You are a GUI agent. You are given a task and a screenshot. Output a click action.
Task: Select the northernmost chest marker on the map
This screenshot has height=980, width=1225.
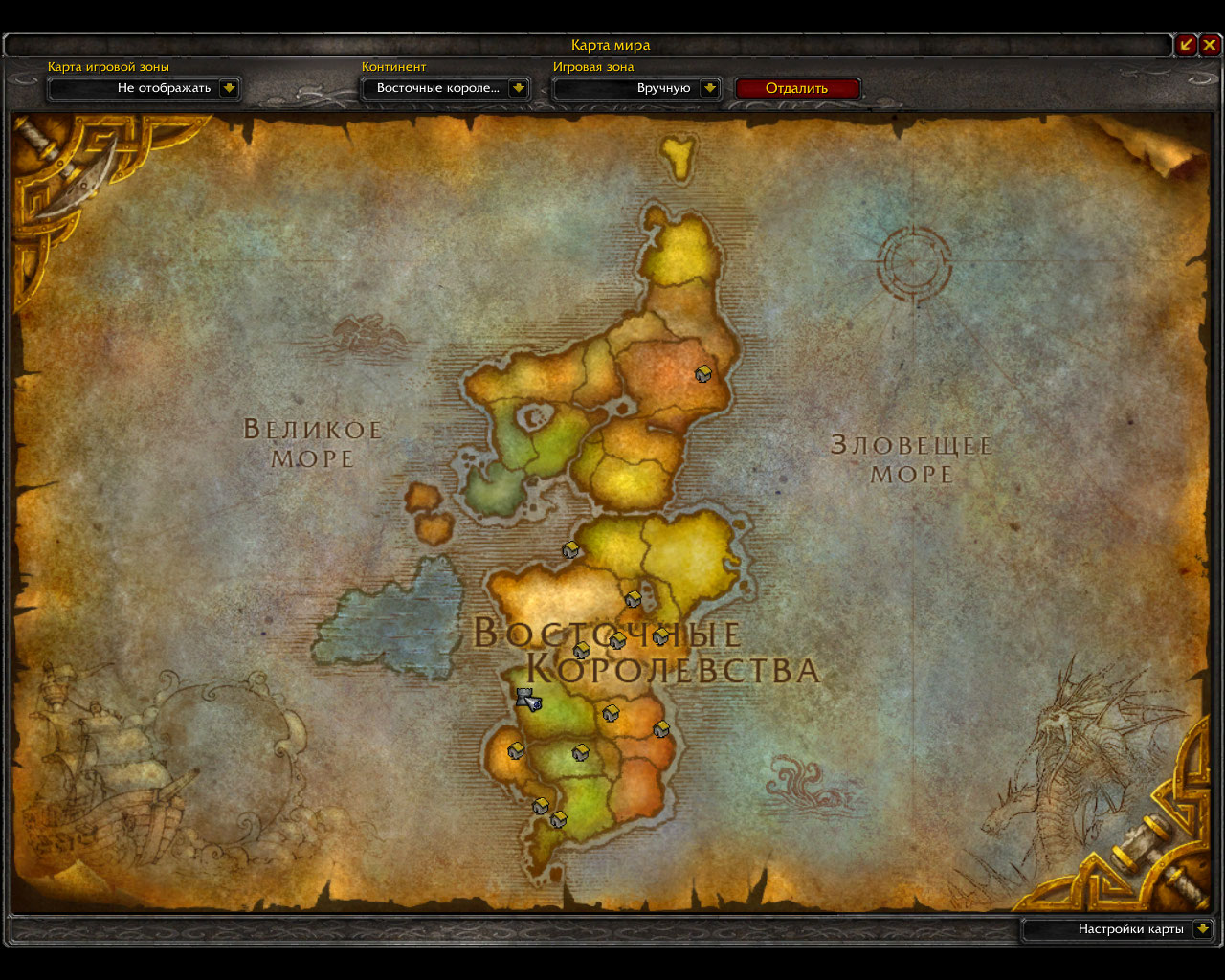click(x=703, y=374)
